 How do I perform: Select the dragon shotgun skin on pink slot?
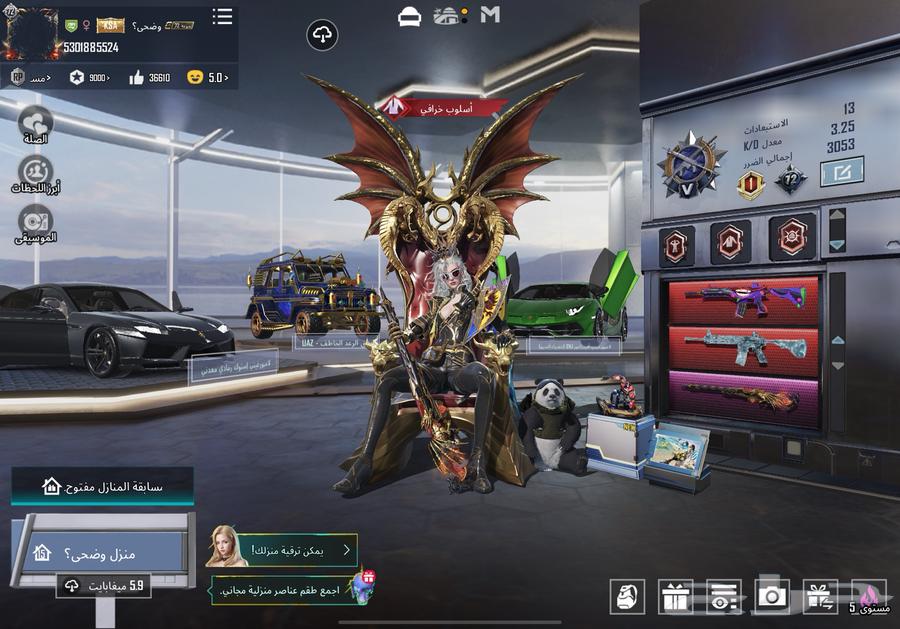(743, 396)
